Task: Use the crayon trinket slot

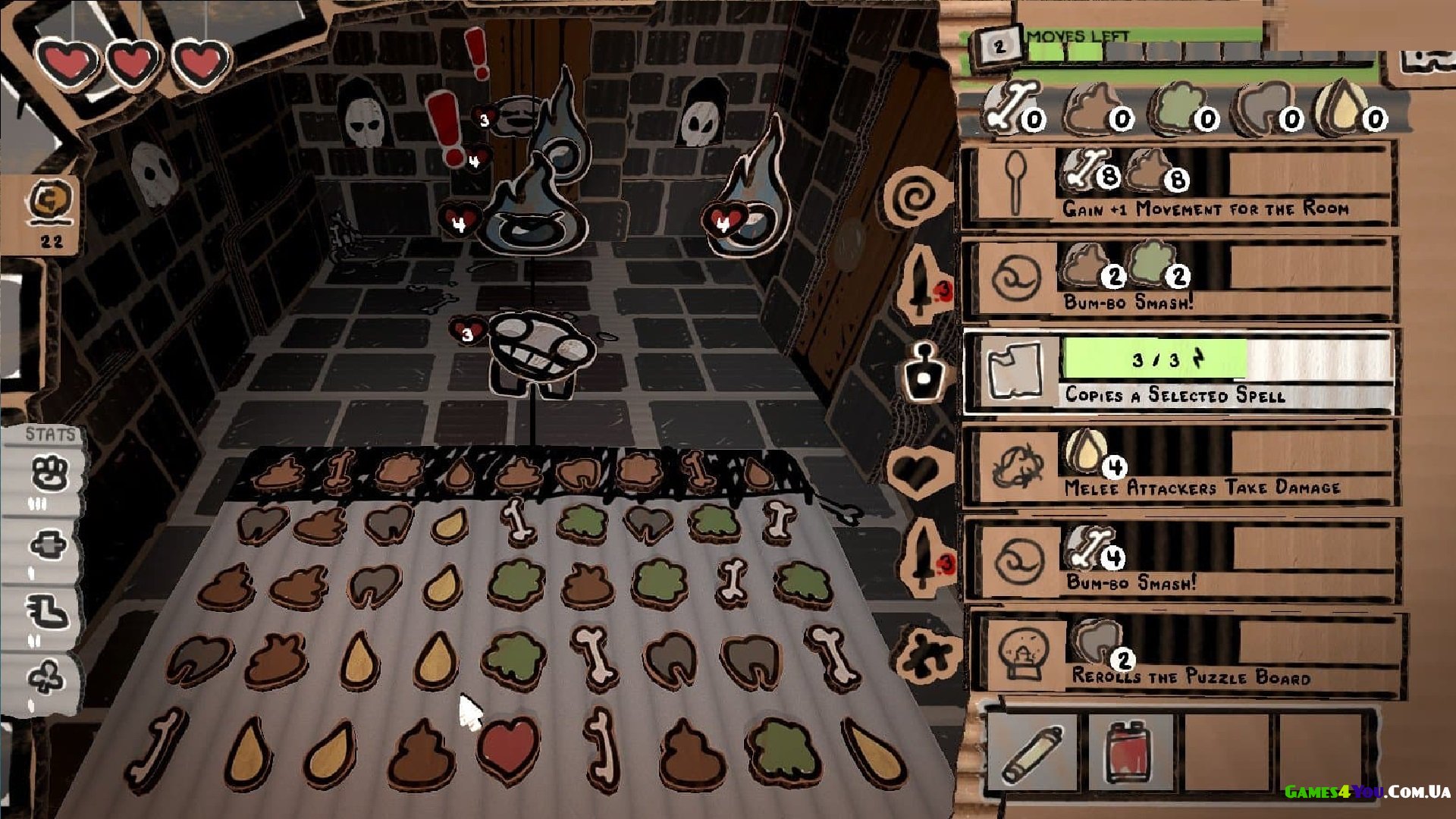Action: [x=1032, y=752]
